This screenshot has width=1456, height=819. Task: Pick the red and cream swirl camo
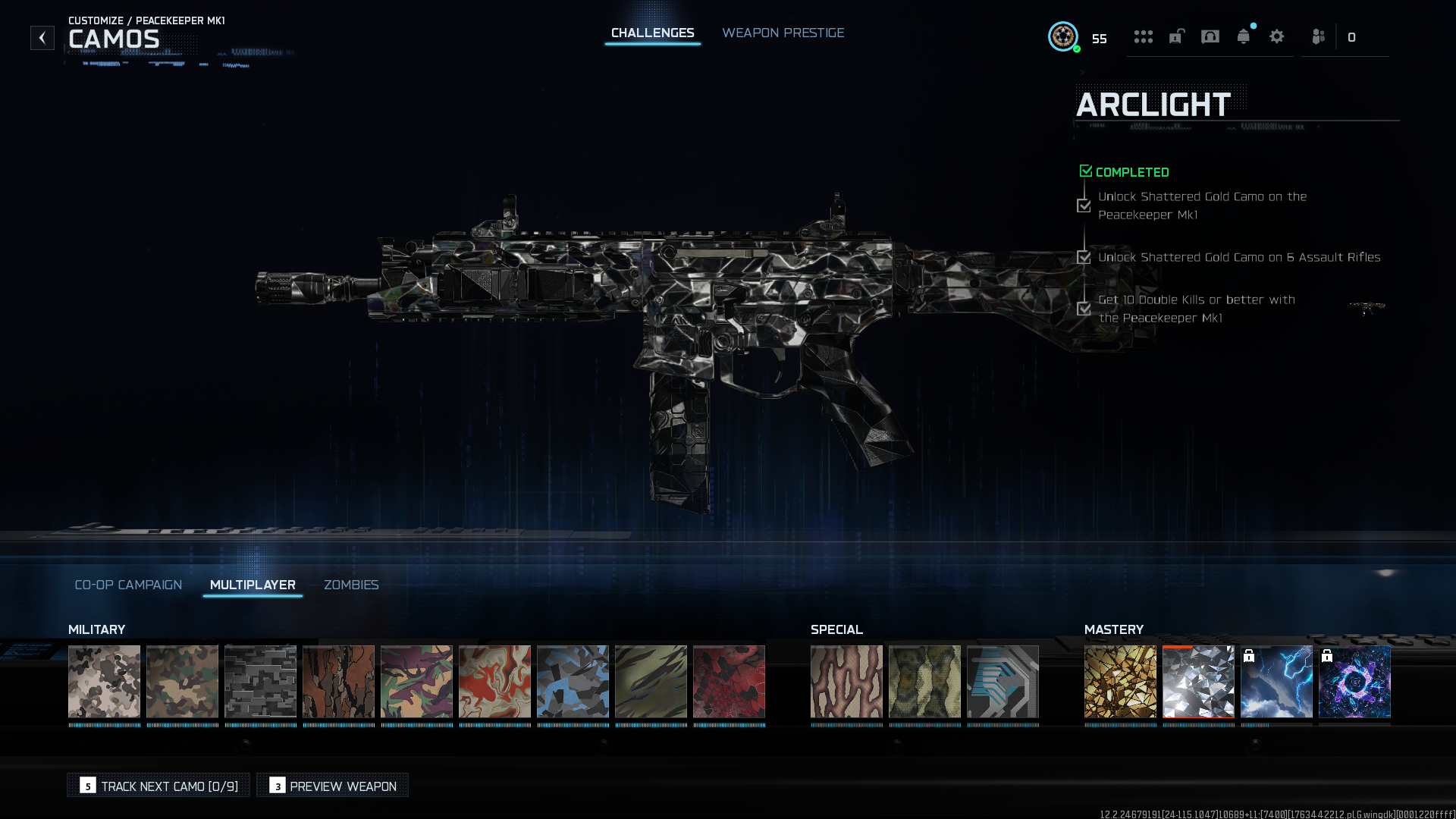pyautogui.click(x=494, y=681)
